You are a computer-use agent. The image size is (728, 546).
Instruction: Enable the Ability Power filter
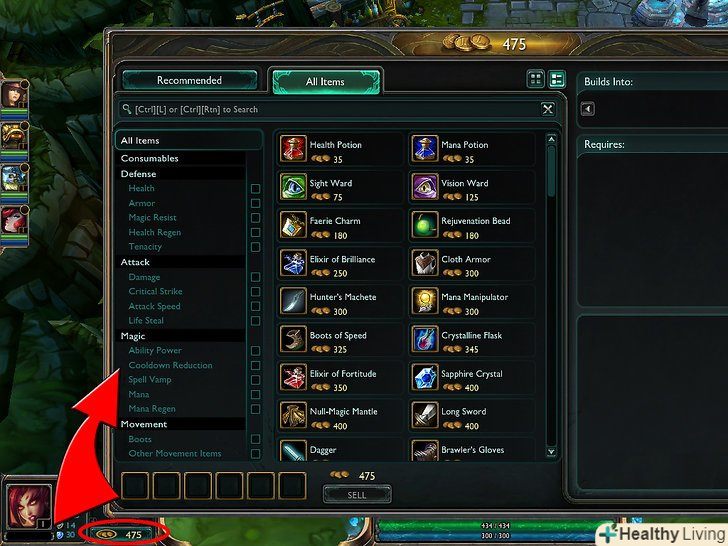(255, 351)
